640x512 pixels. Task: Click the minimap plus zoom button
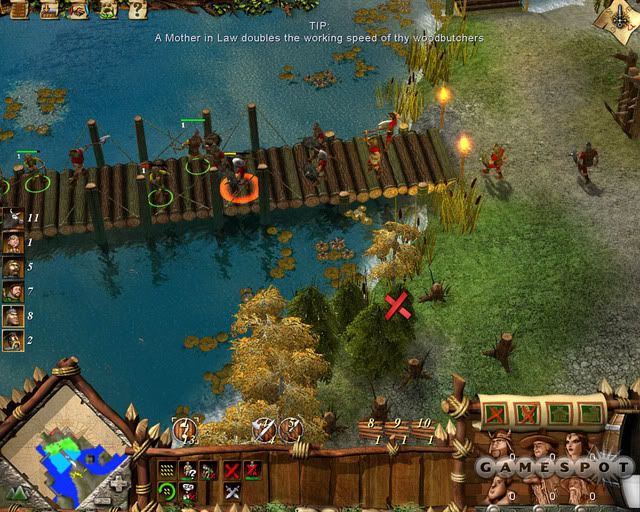(118, 483)
